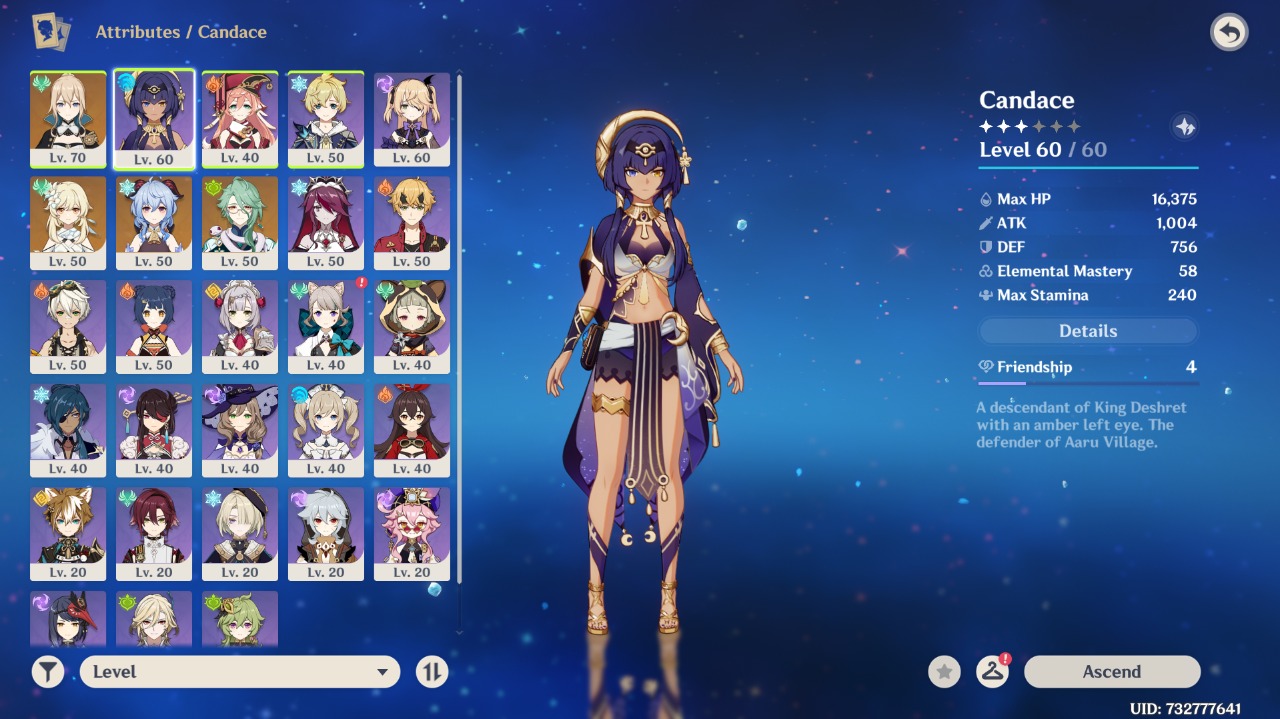The image size is (1280, 719).
Task: Return with the back arrow button
Action: click(x=1229, y=33)
